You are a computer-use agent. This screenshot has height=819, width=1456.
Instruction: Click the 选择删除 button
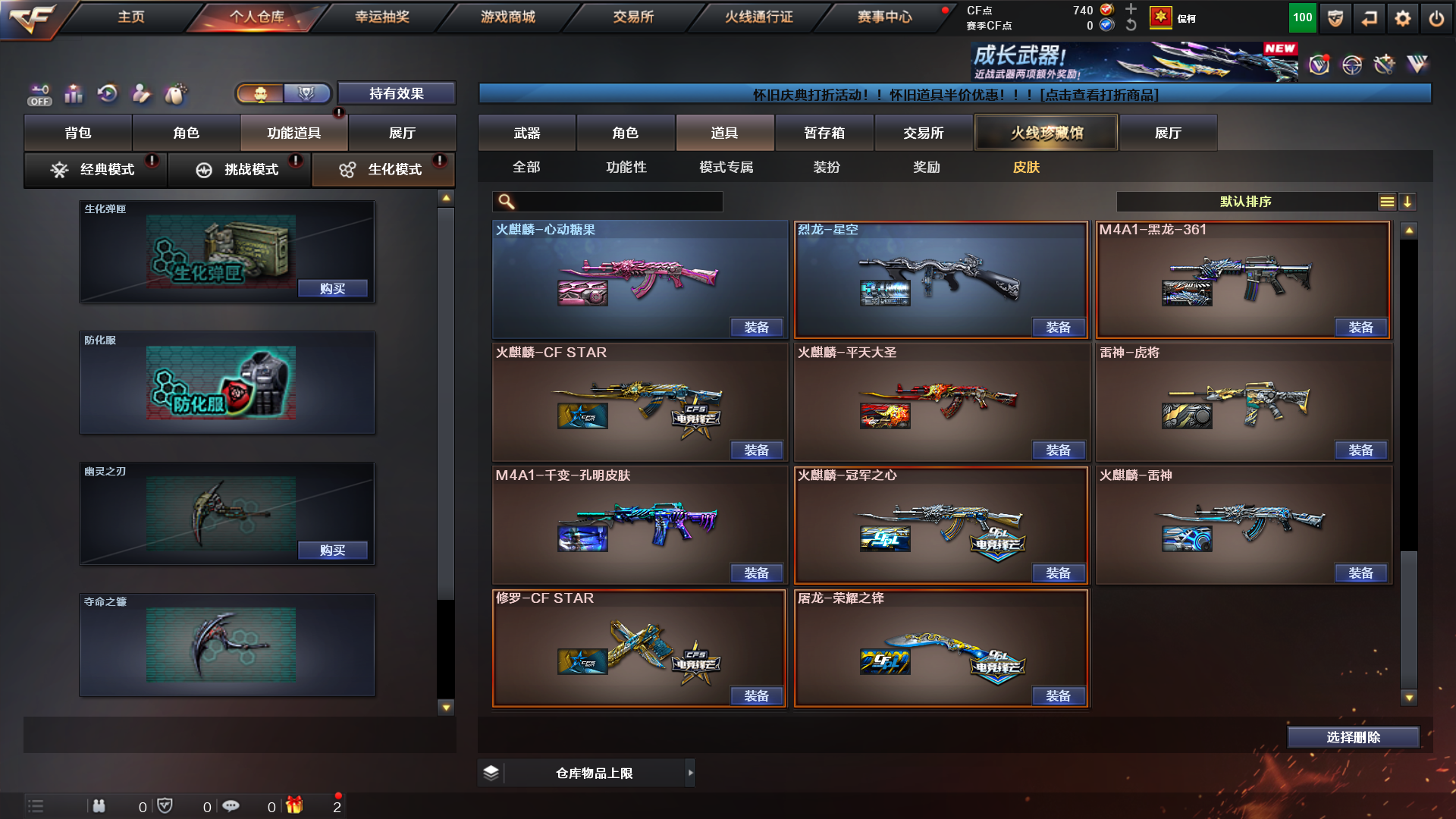click(x=1353, y=737)
